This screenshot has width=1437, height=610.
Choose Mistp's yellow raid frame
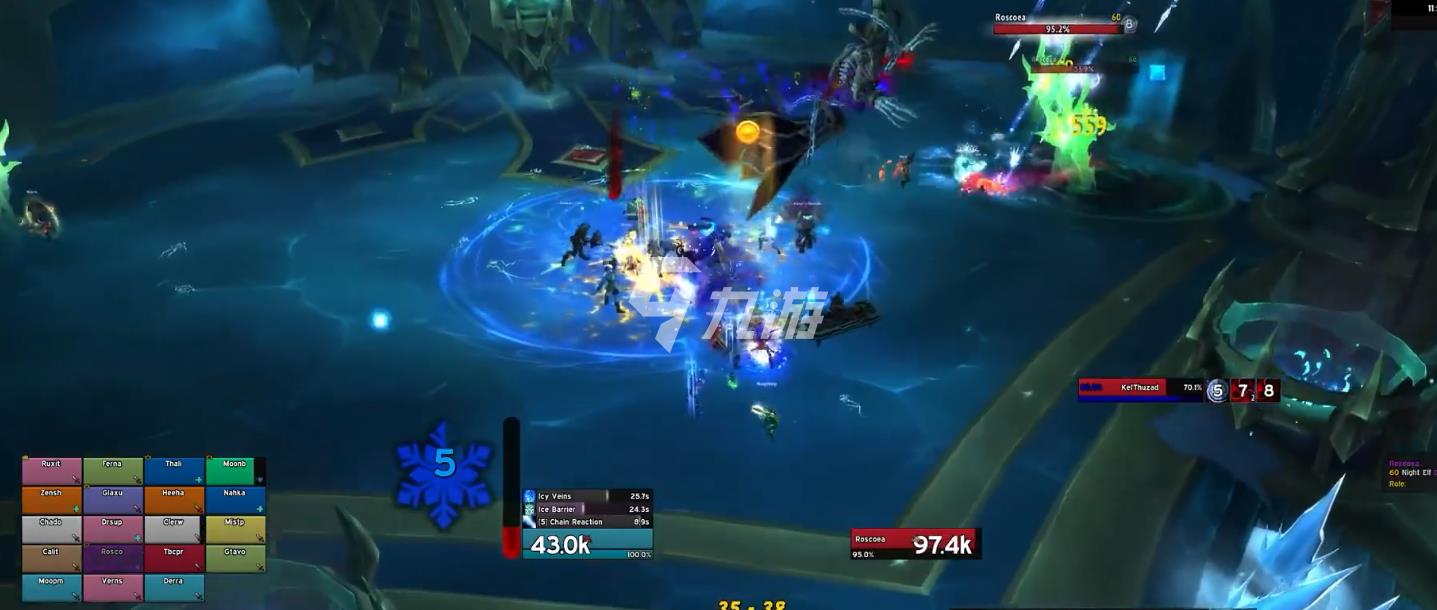[x=235, y=529]
